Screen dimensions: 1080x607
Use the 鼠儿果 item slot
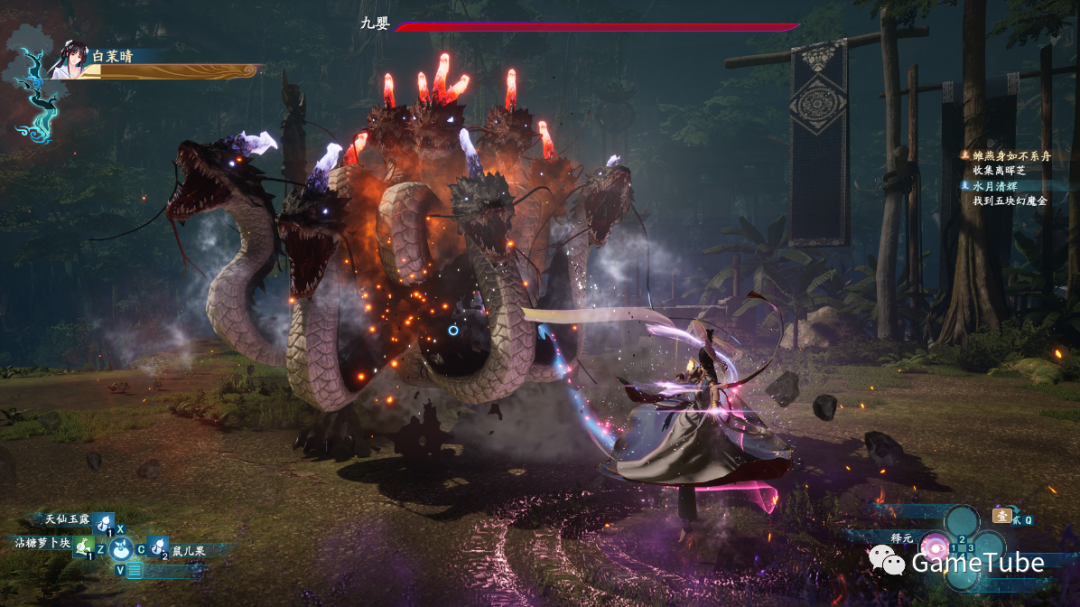(x=156, y=546)
